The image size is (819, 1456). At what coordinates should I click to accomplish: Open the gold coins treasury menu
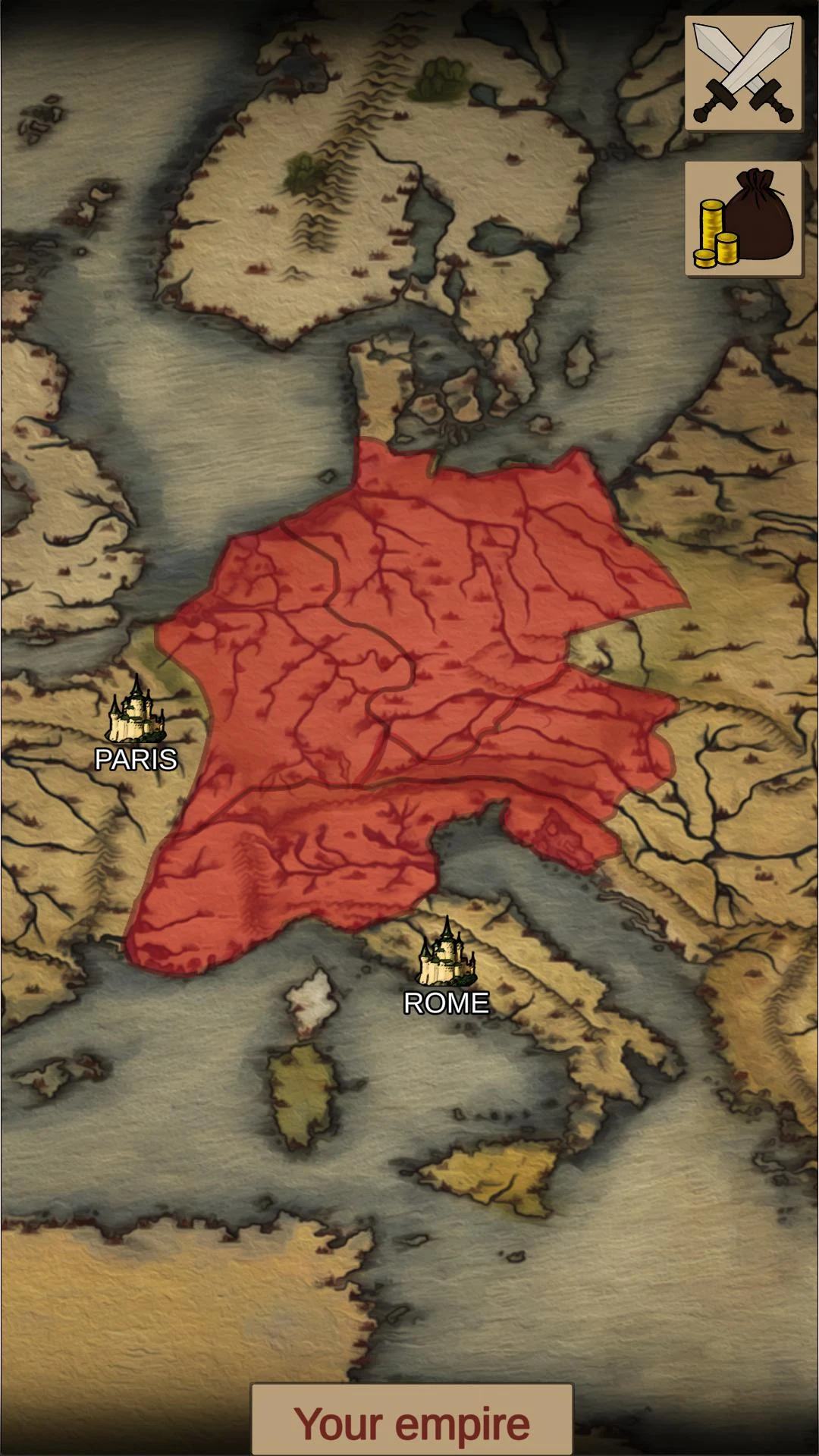point(743,219)
